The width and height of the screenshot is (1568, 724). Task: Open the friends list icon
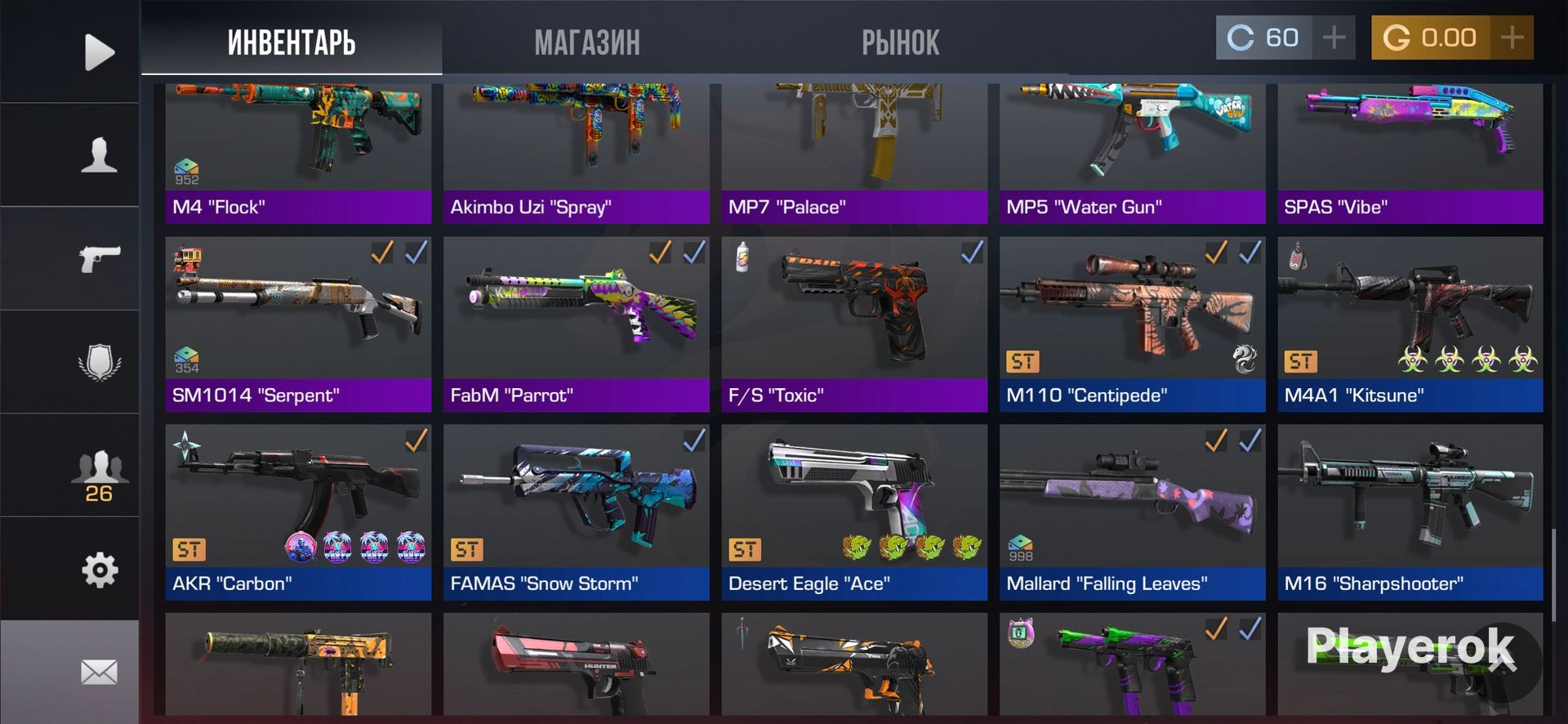tap(99, 474)
